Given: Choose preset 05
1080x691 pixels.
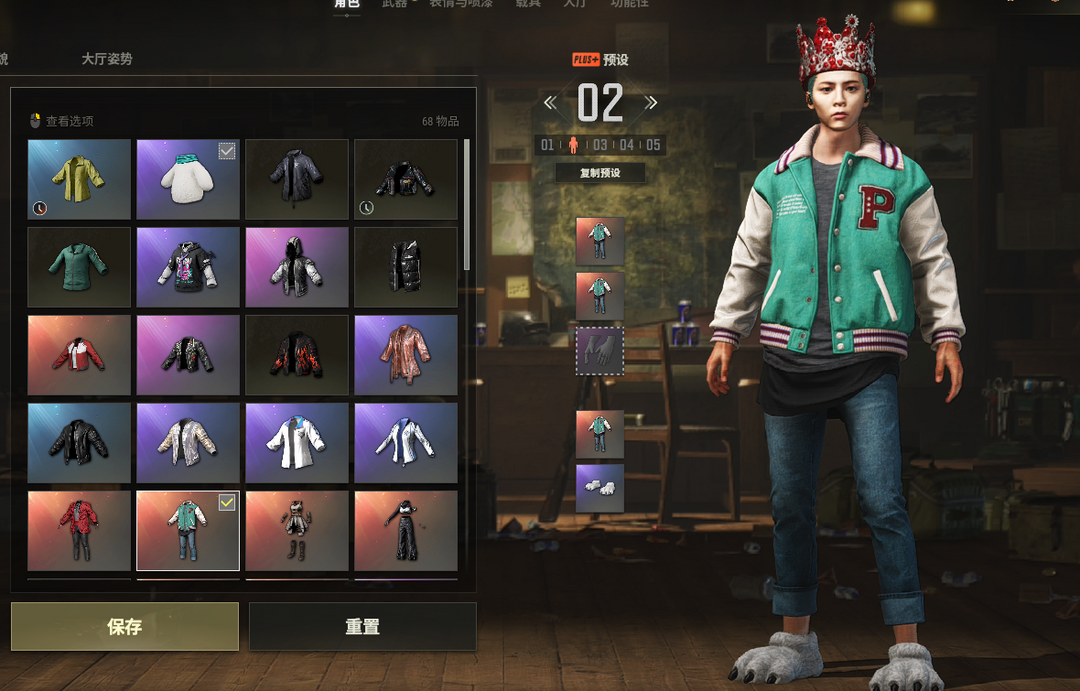Looking at the screenshot, I should (x=653, y=145).
